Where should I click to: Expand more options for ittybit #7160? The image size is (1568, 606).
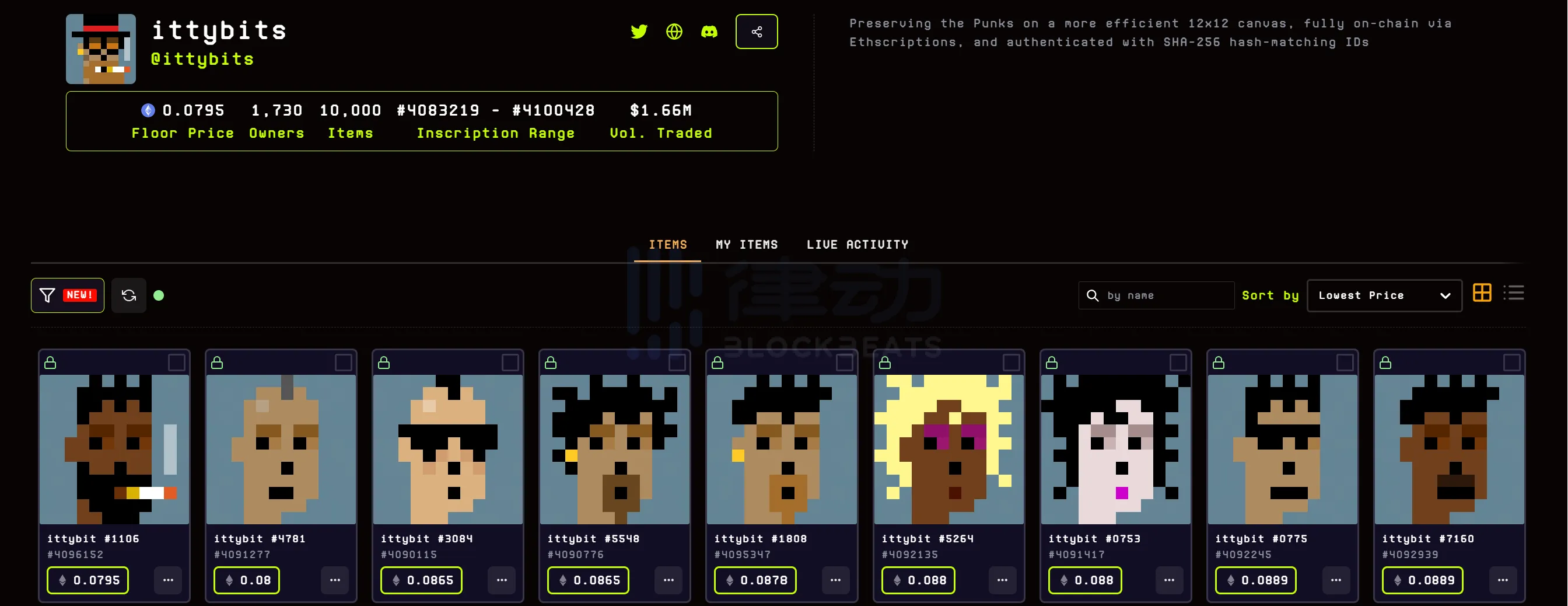[1503, 580]
